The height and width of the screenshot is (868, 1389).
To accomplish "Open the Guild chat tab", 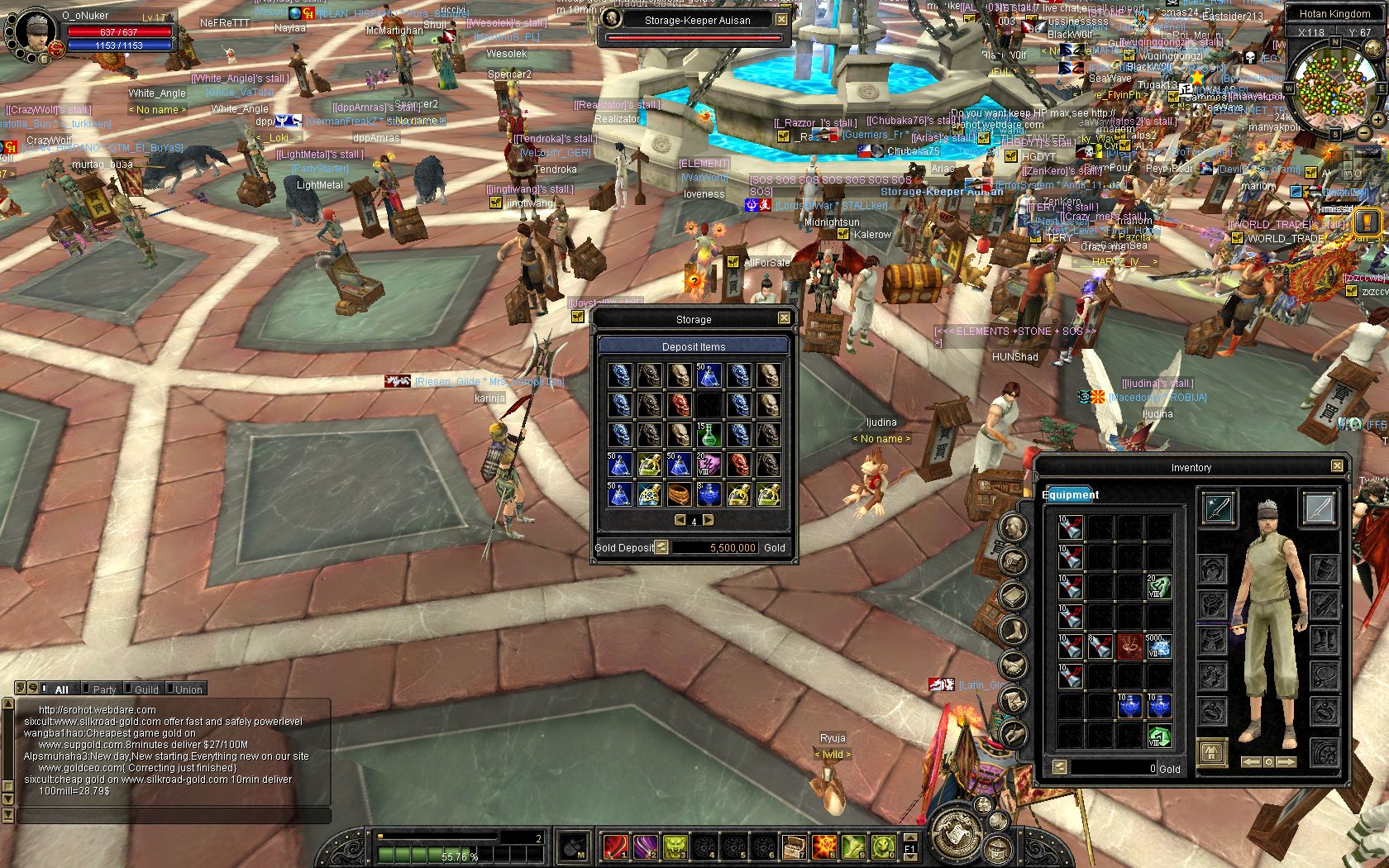I will [146, 689].
